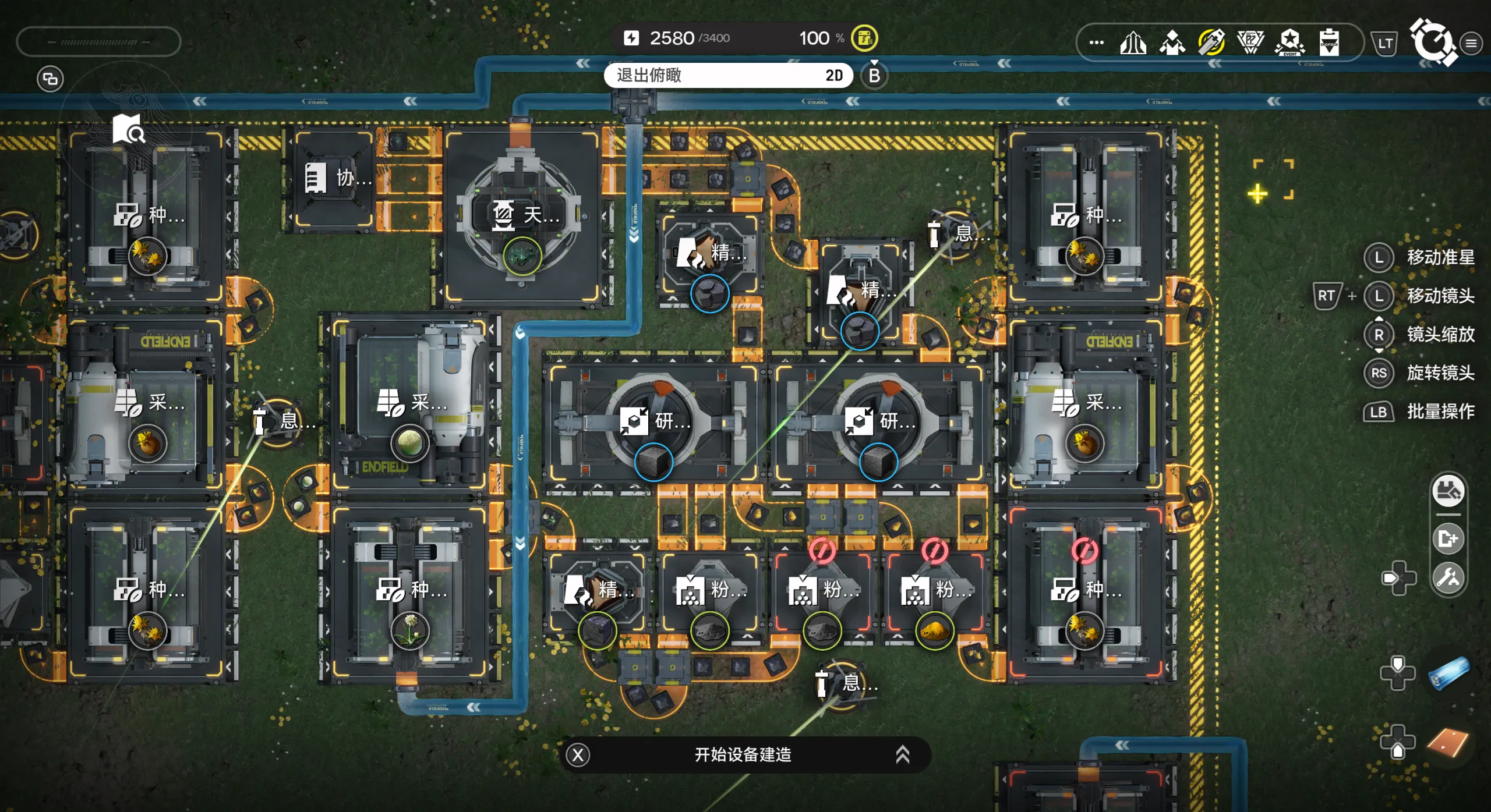The image size is (1491, 812).
Task: Choose the blueprint add button
Action: coord(1448,538)
